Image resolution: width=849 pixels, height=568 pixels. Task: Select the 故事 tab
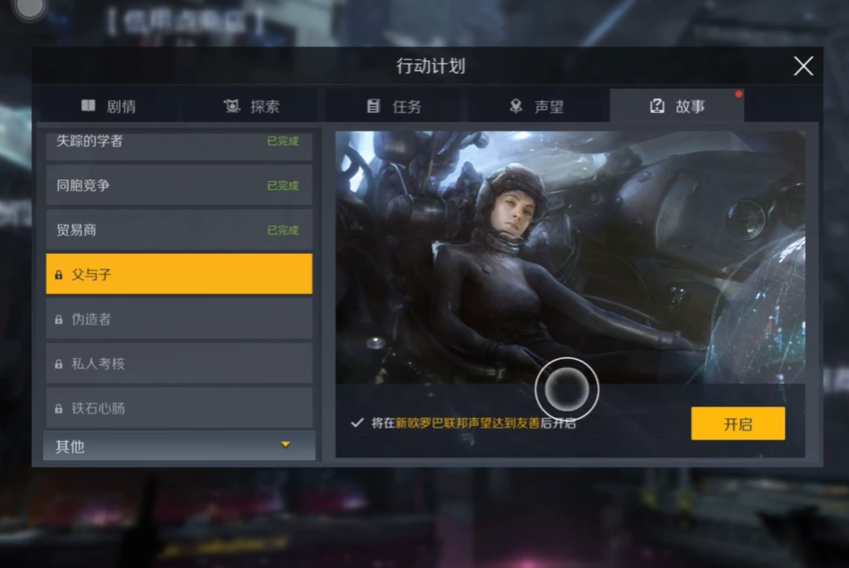click(x=678, y=106)
